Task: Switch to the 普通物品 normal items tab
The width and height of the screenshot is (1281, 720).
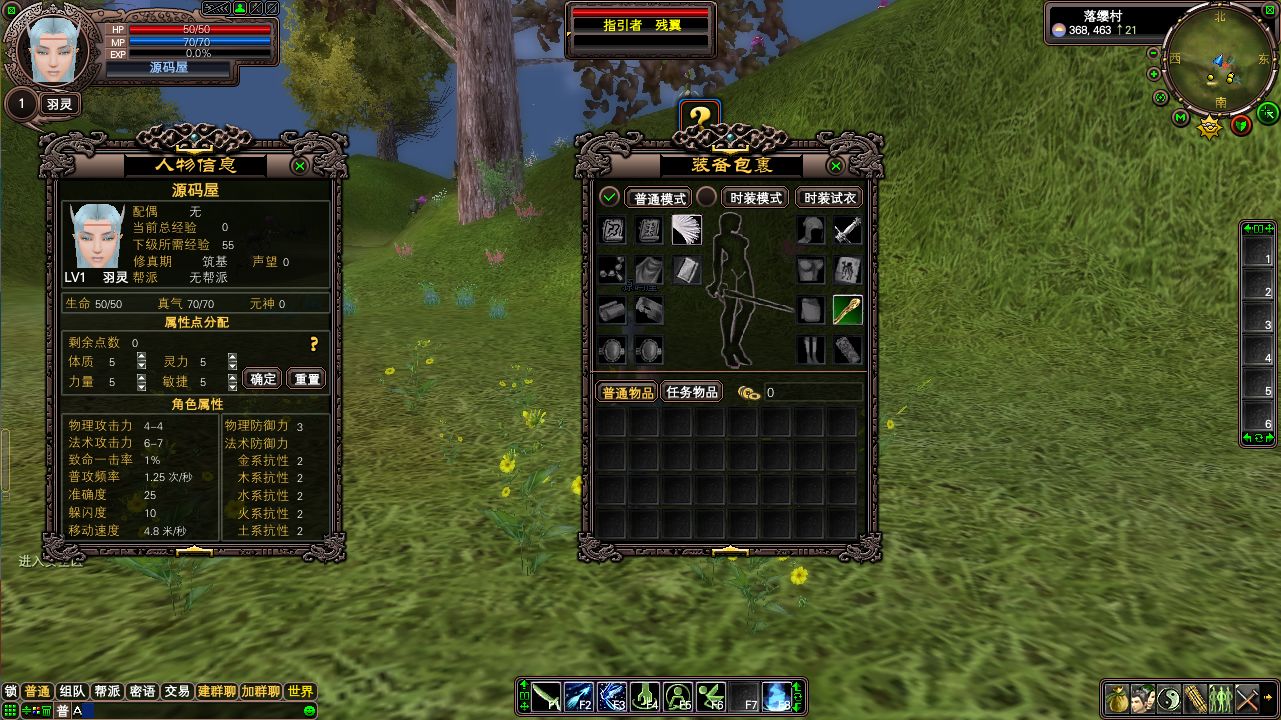Action: pyautogui.click(x=627, y=392)
